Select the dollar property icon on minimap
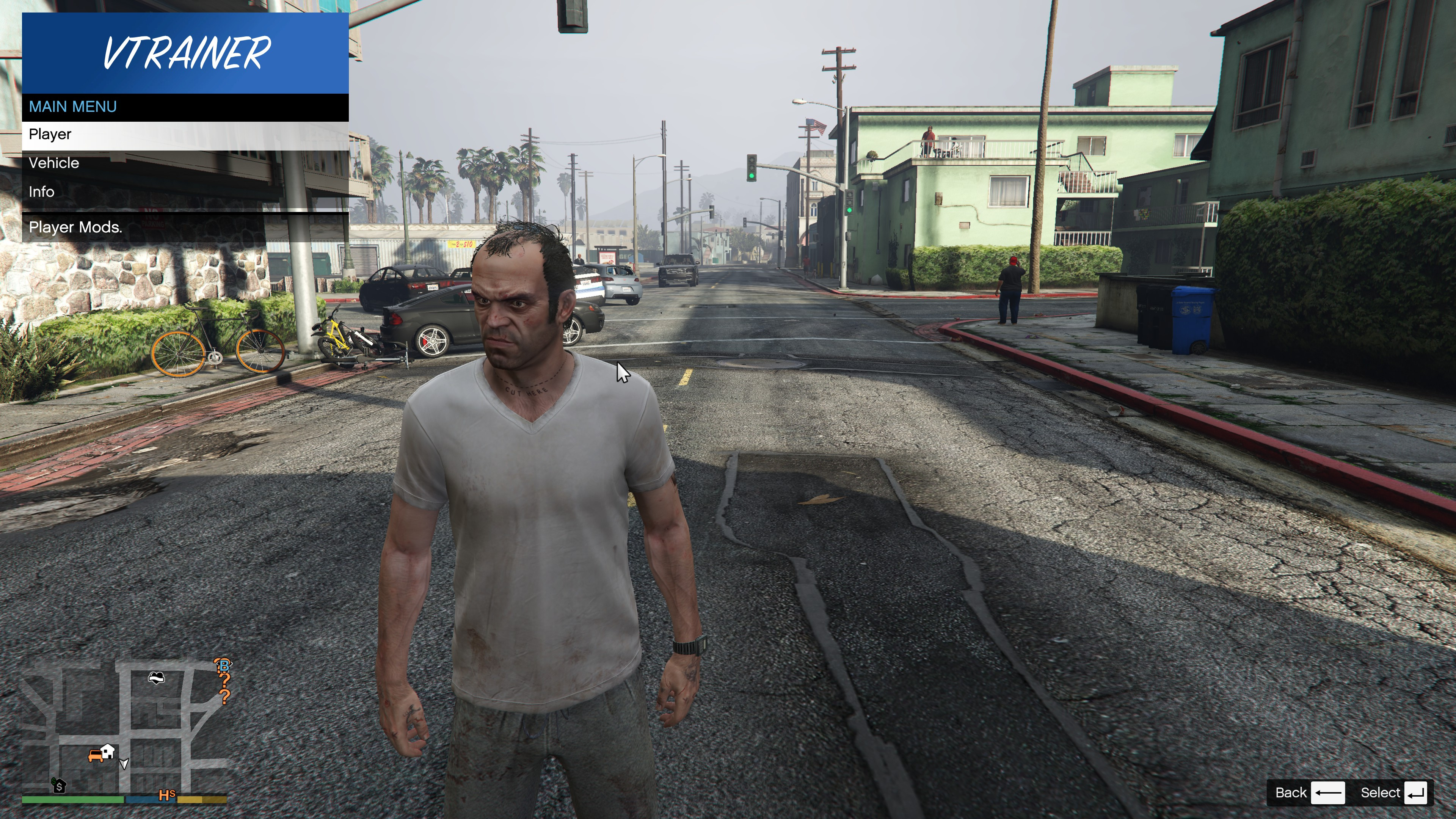Image resolution: width=1456 pixels, height=819 pixels. tap(59, 786)
